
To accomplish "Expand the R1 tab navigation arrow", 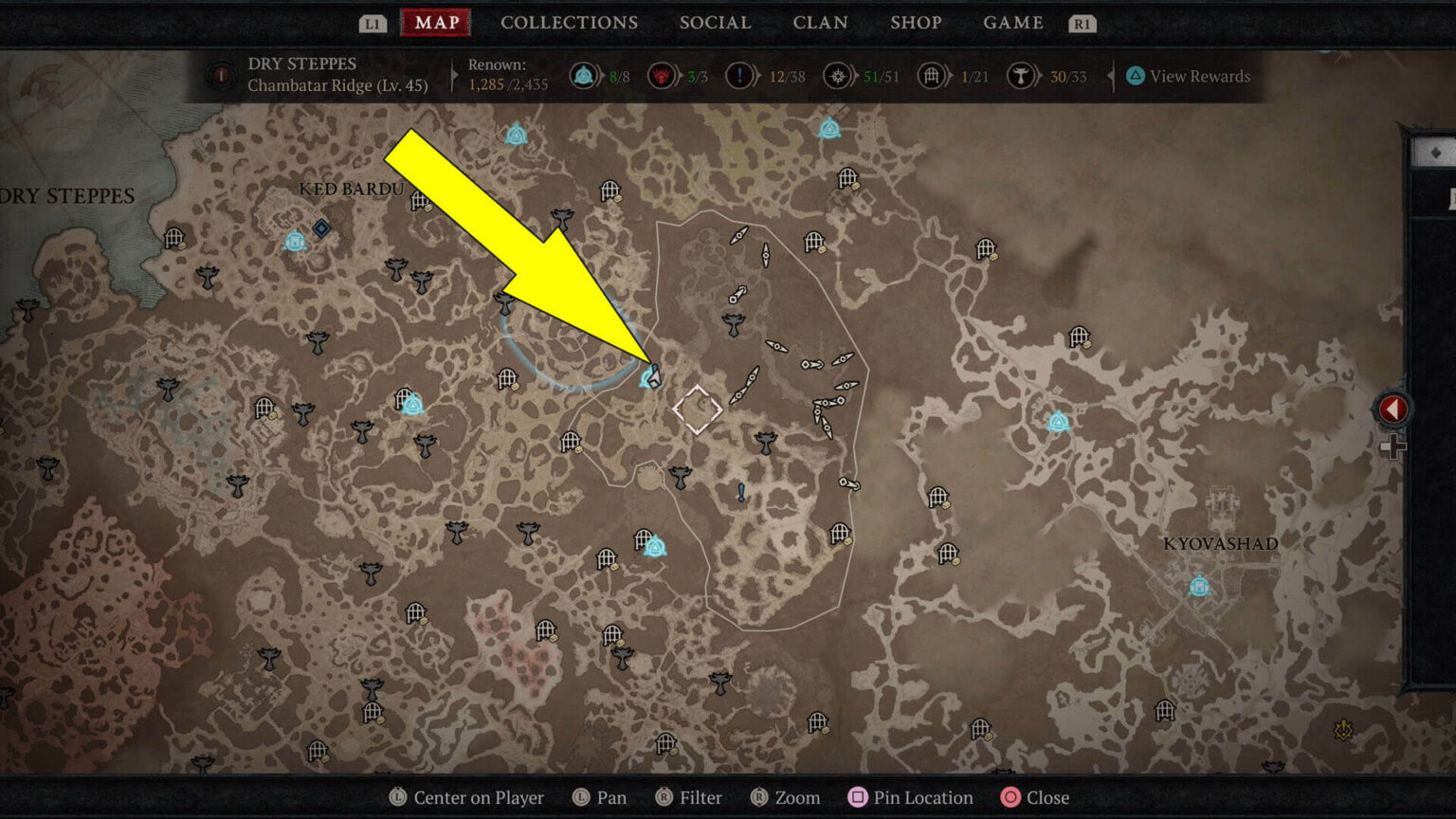I will tap(1083, 23).
